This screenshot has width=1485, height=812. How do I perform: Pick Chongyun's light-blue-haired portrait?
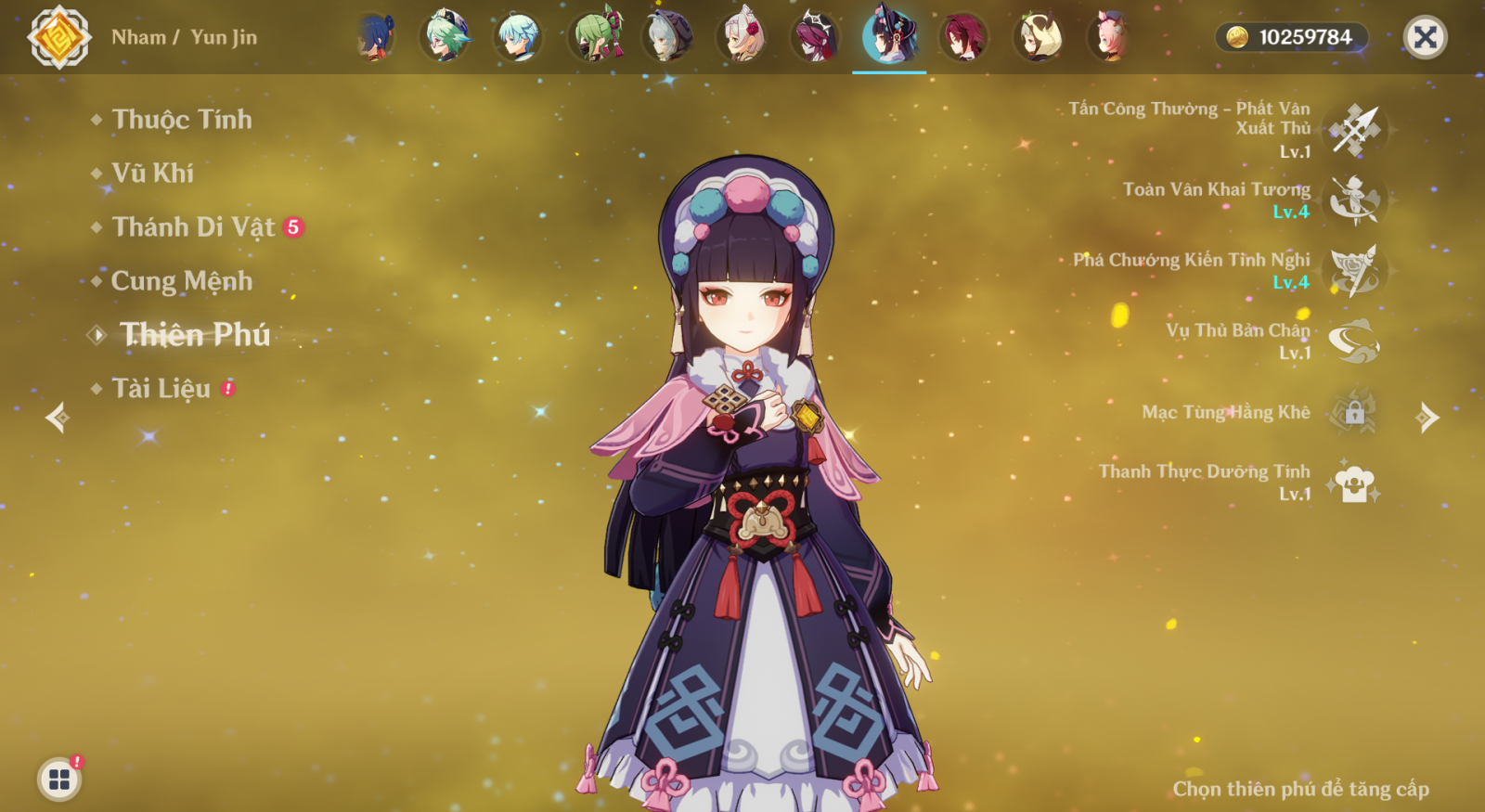(x=518, y=37)
